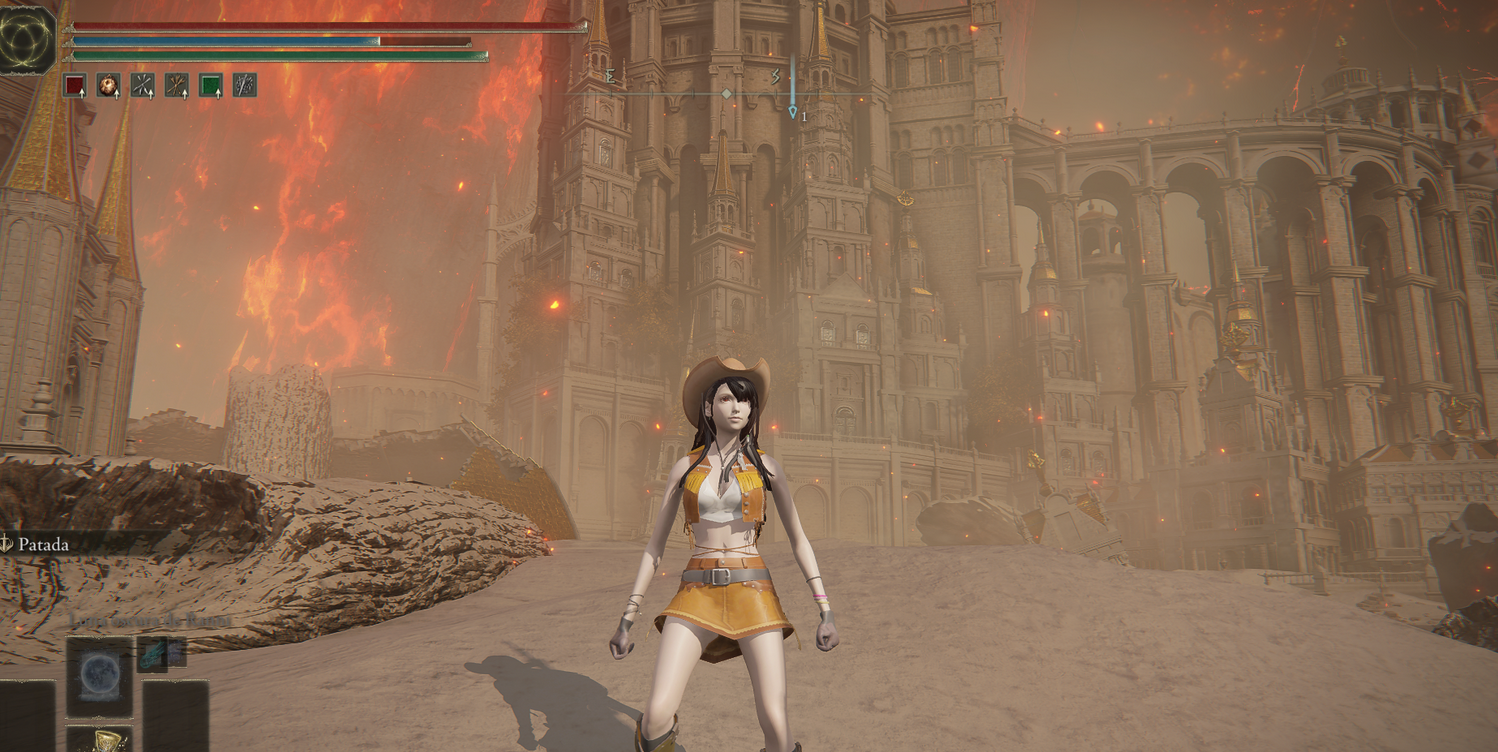
Task: Select the red square buff icon
Action: coord(75,85)
